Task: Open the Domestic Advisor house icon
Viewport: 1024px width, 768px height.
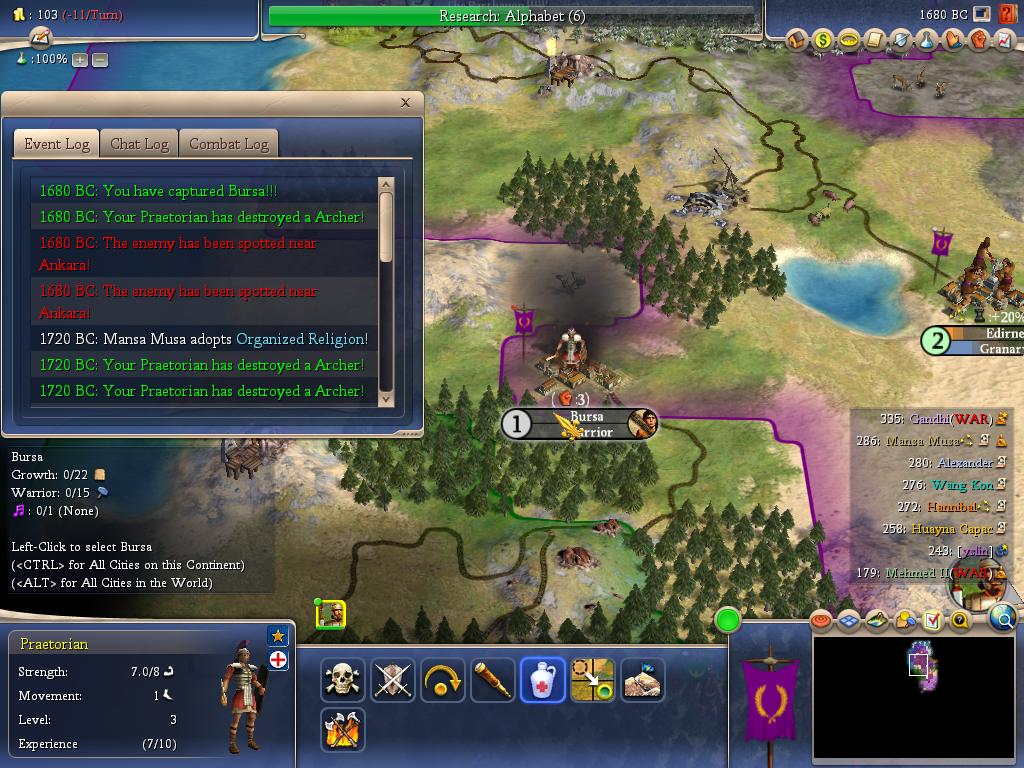Action: click(798, 40)
